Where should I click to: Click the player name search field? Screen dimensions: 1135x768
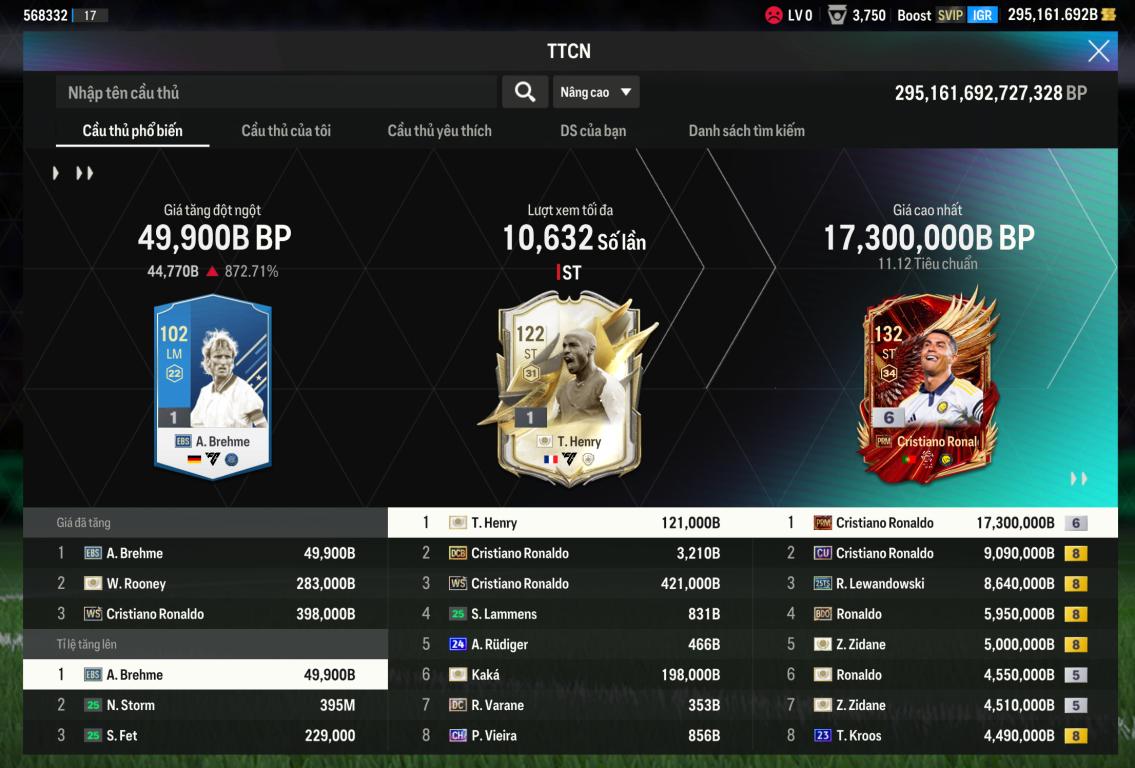pos(276,93)
